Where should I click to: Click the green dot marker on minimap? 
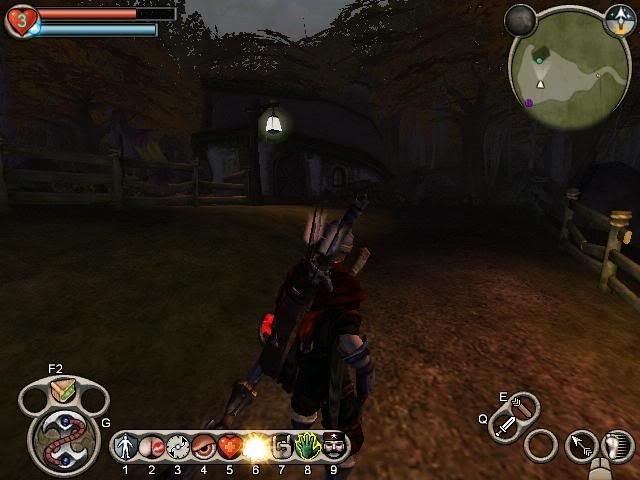(x=540, y=60)
